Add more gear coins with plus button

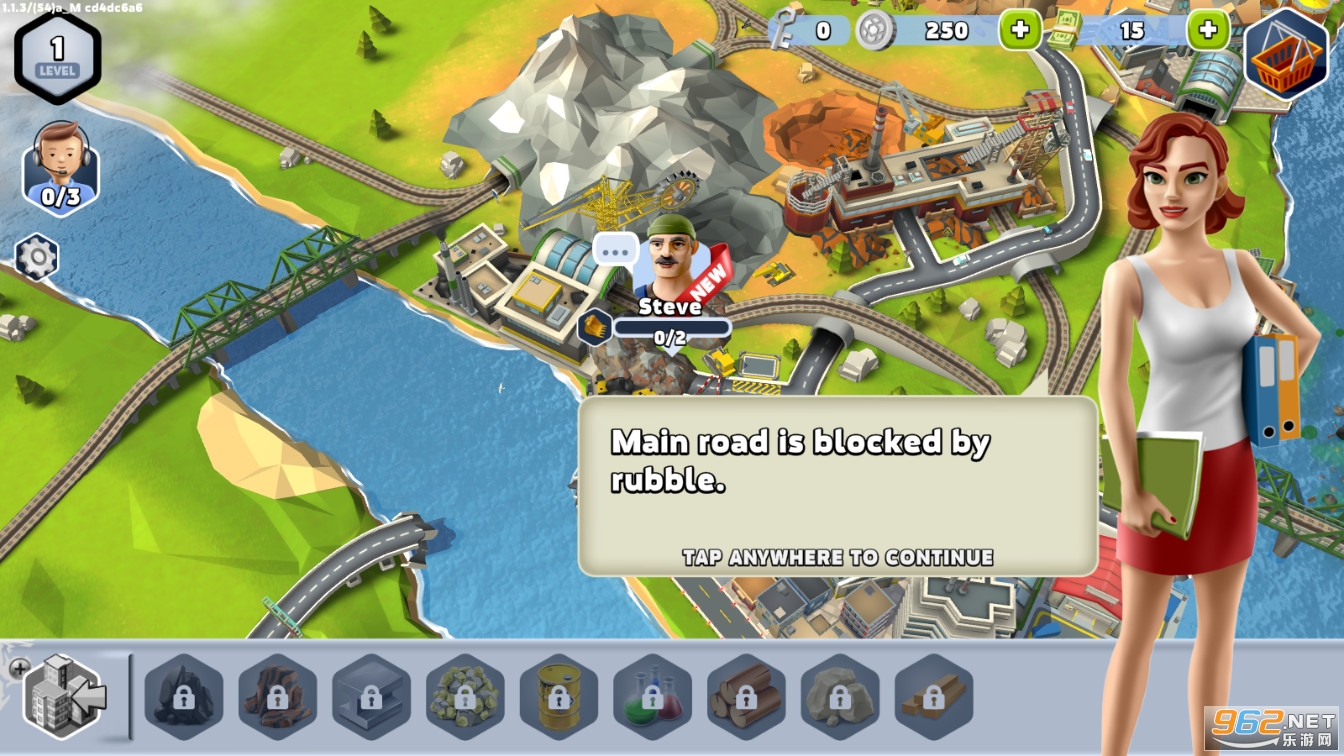(x=1019, y=30)
